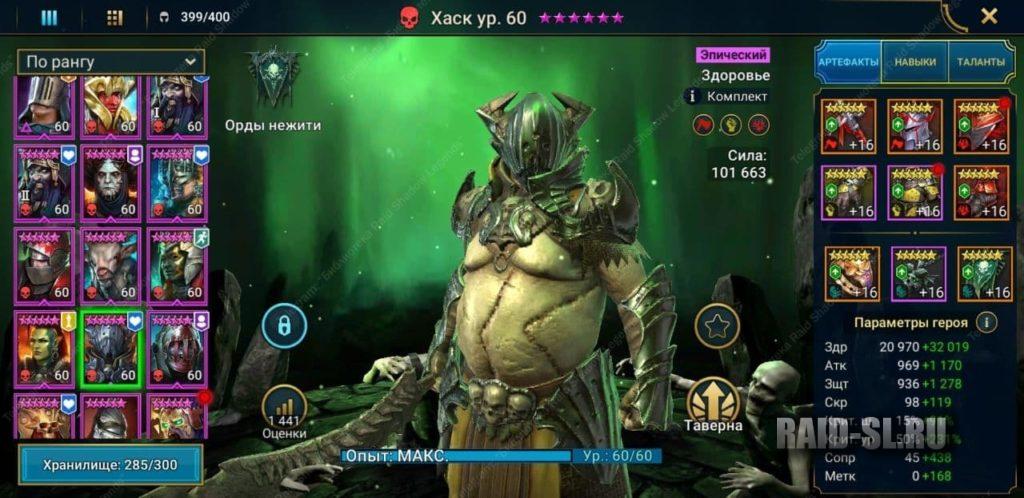Select the Артефакты tab
The image size is (1024, 498).
point(848,62)
